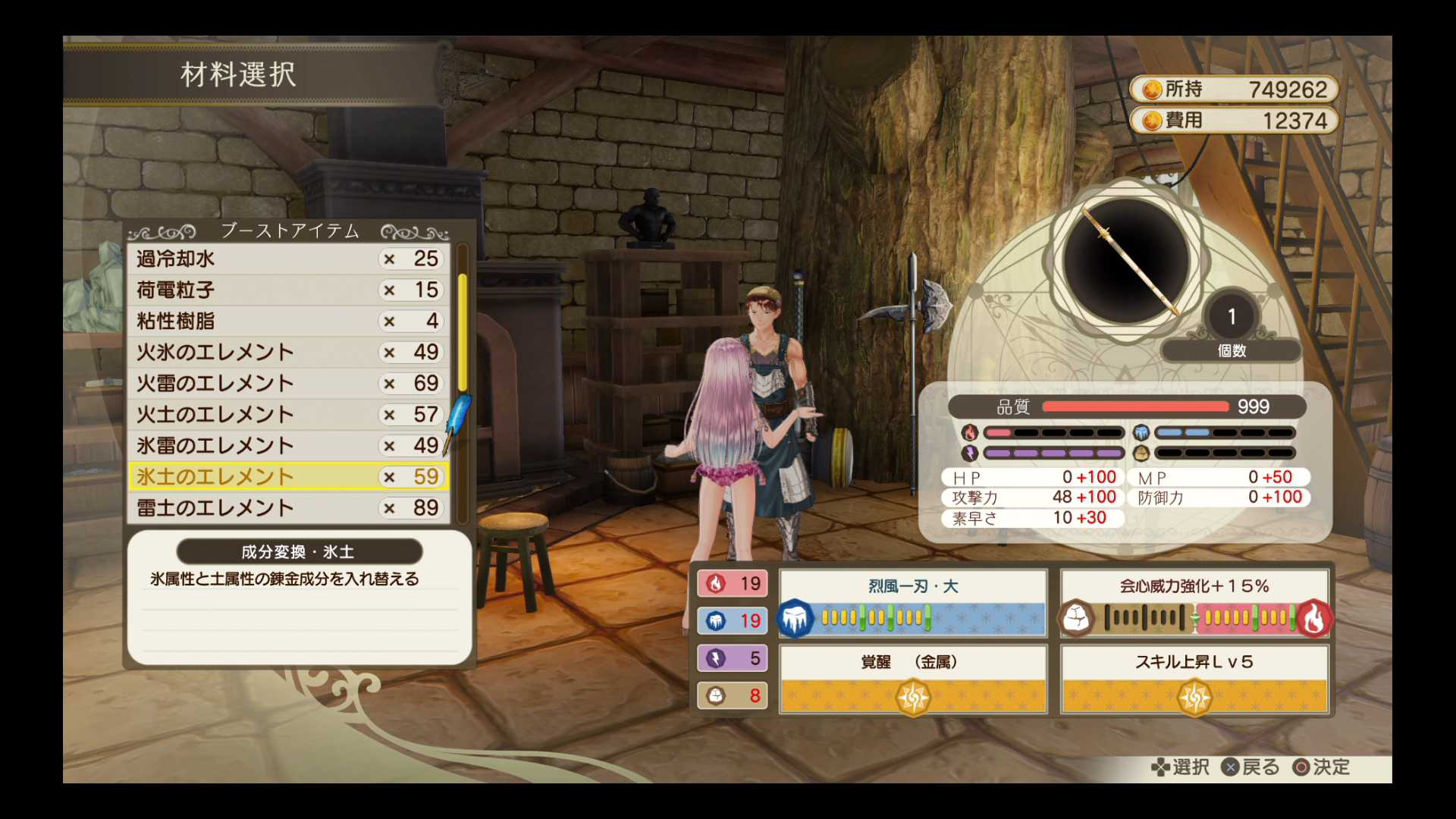Click the ice element value of 19
Screen dimensions: 1456x819
[x=733, y=621]
